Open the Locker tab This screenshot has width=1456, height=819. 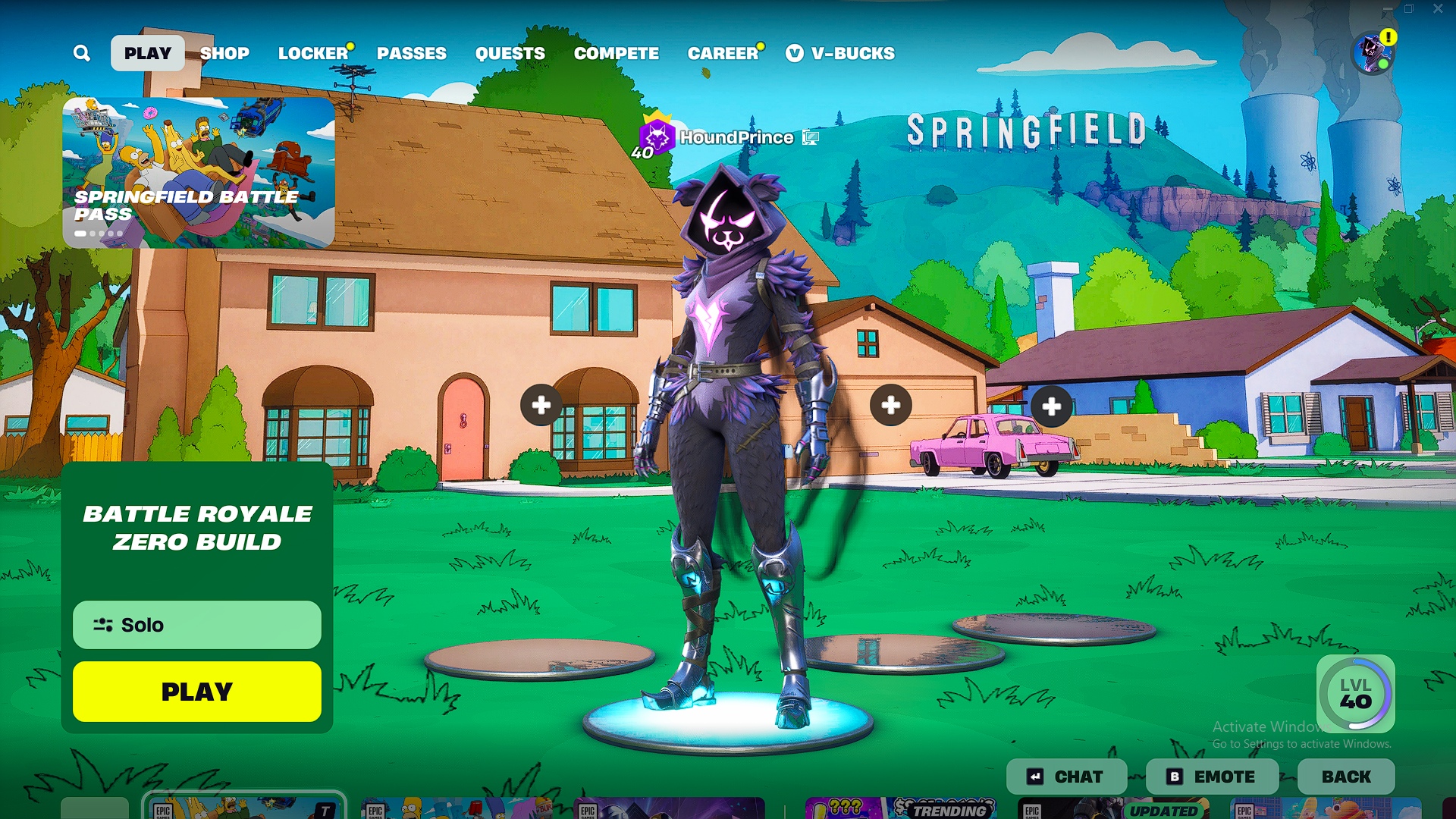[x=312, y=53]
